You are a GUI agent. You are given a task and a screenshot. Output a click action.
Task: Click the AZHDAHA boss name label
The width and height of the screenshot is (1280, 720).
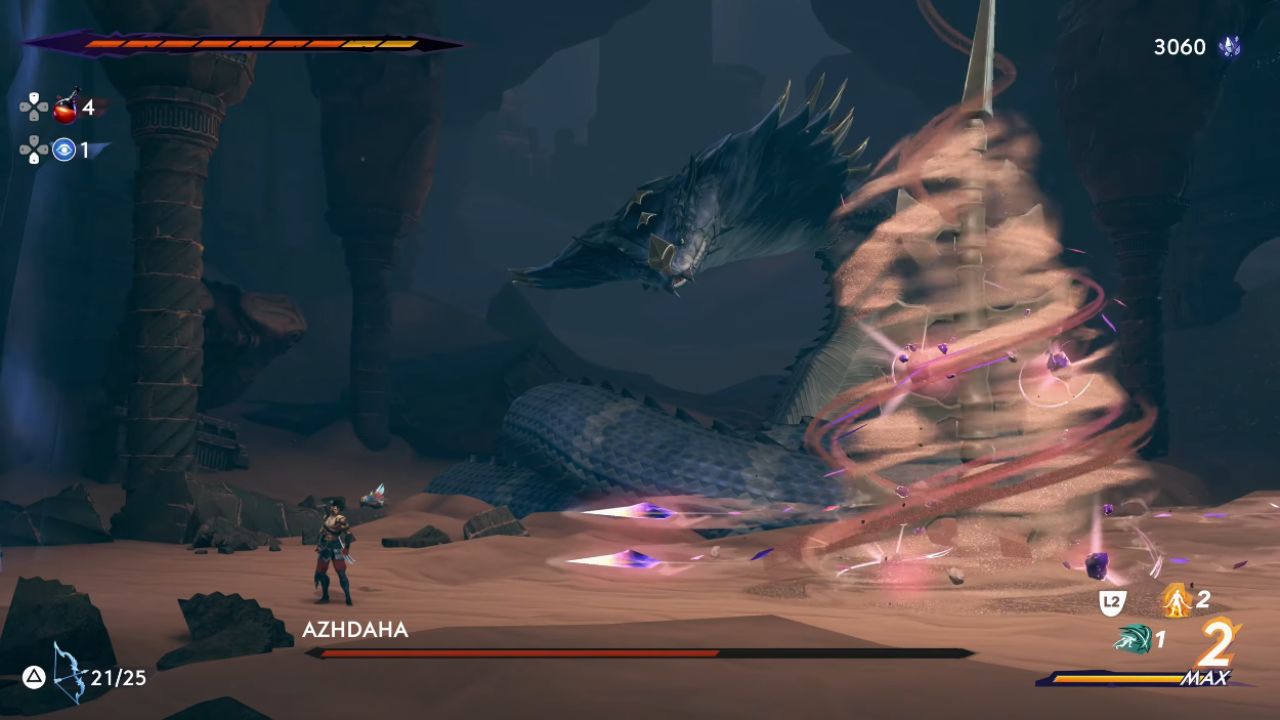(x=355, y=629)
